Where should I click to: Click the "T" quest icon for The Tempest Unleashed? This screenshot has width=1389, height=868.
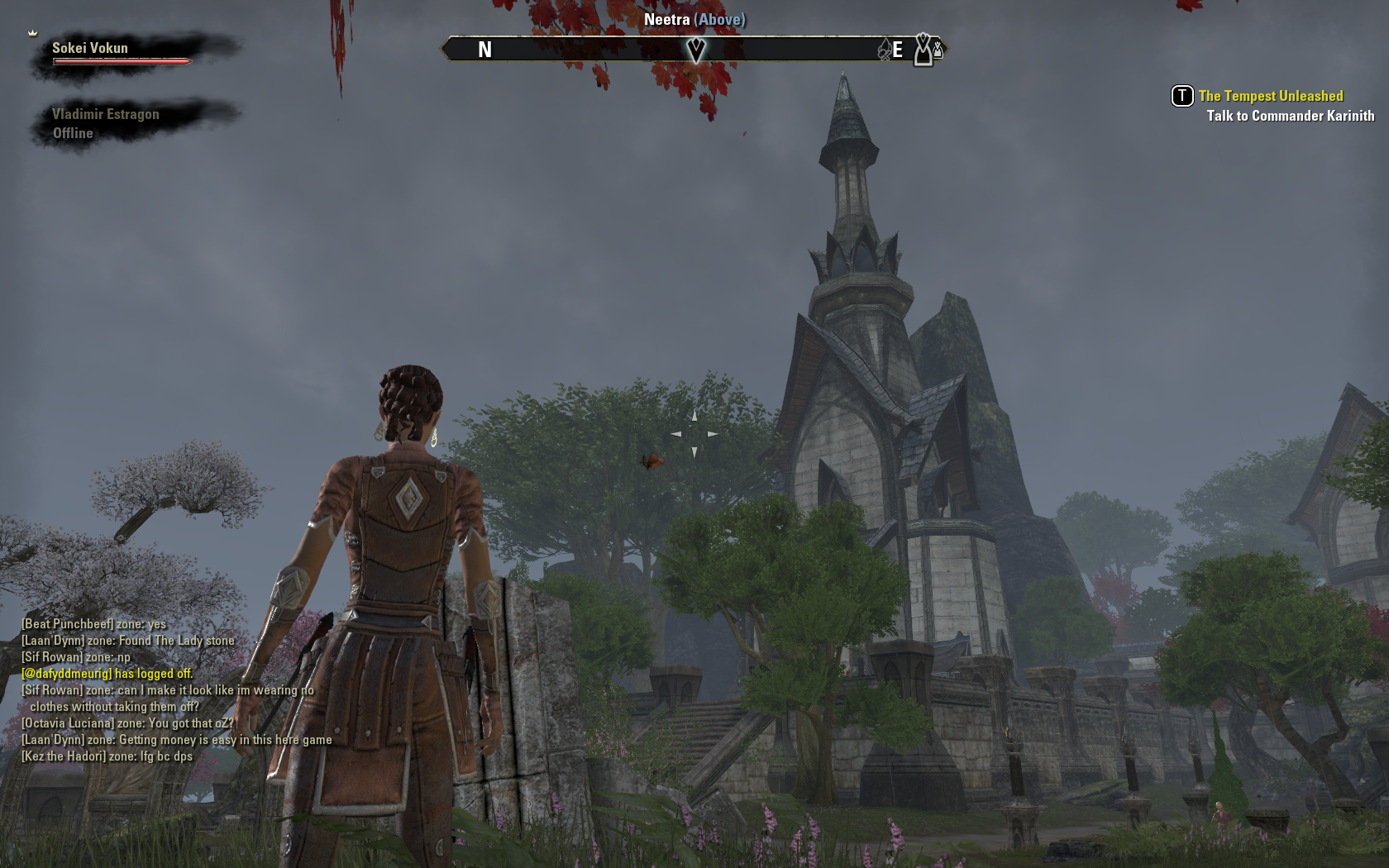click(1181, 96)
